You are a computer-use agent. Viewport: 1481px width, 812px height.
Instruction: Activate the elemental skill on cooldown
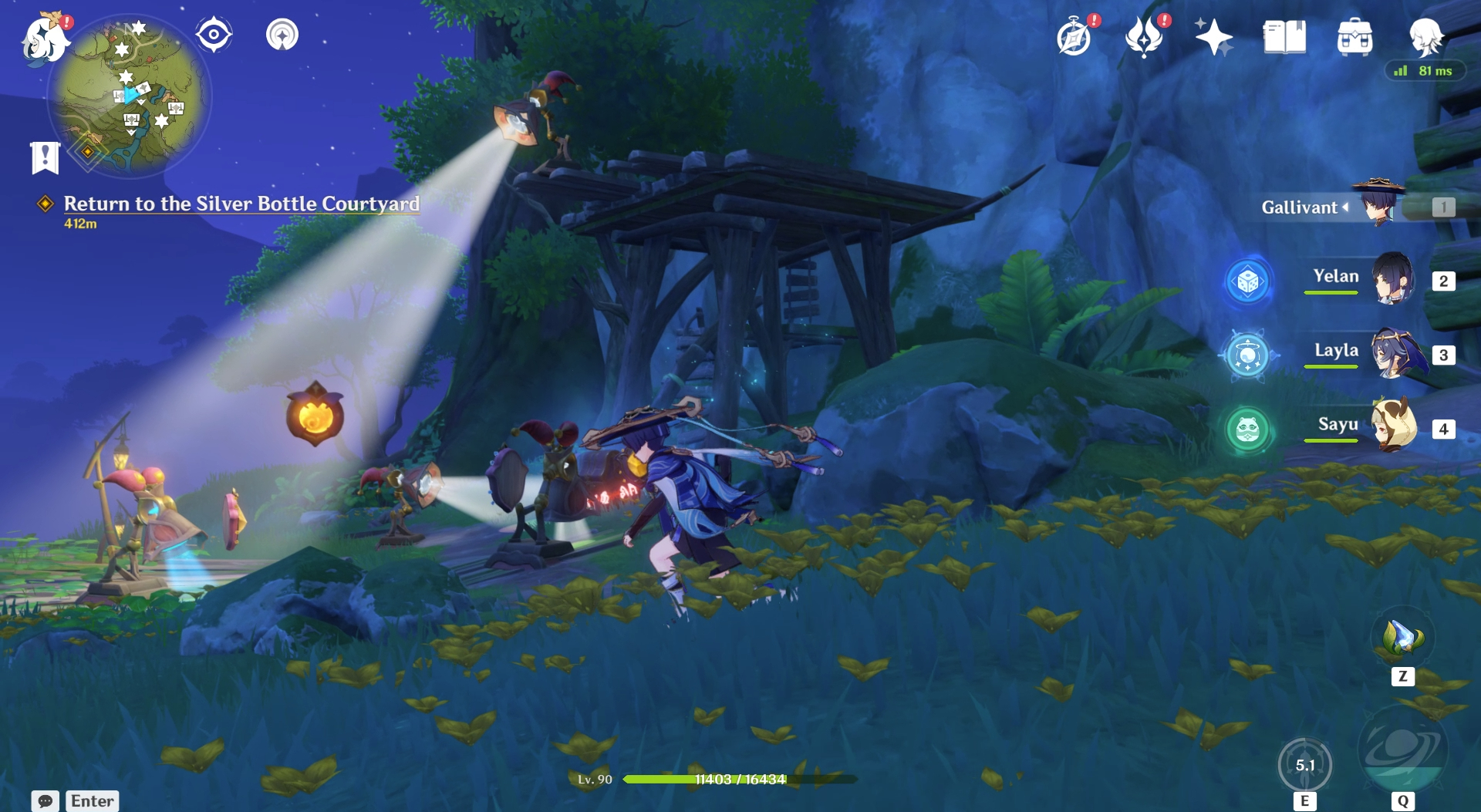click(1304, 765)
